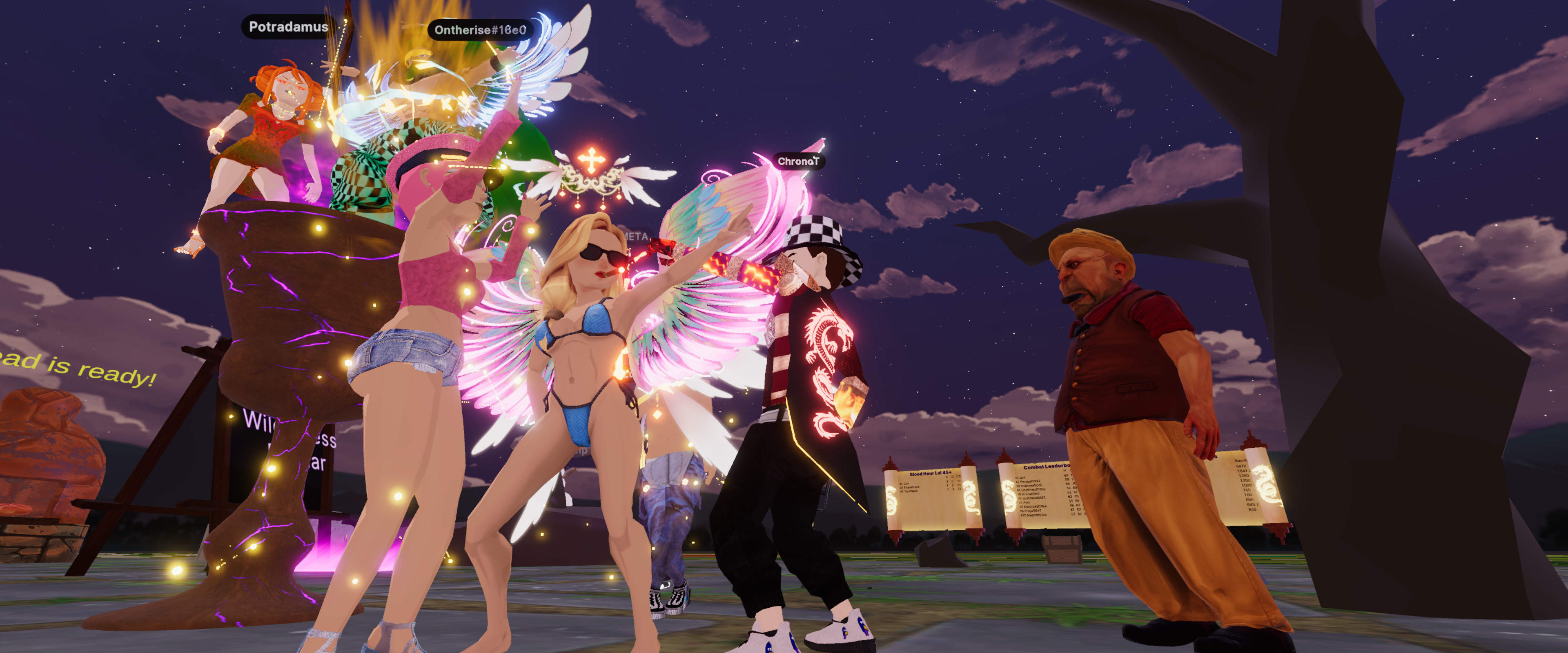Viewport: 1568px width, 653px height.
Task: Open the Ontherise#16e0 player name tag
Action: coord(480,30)
